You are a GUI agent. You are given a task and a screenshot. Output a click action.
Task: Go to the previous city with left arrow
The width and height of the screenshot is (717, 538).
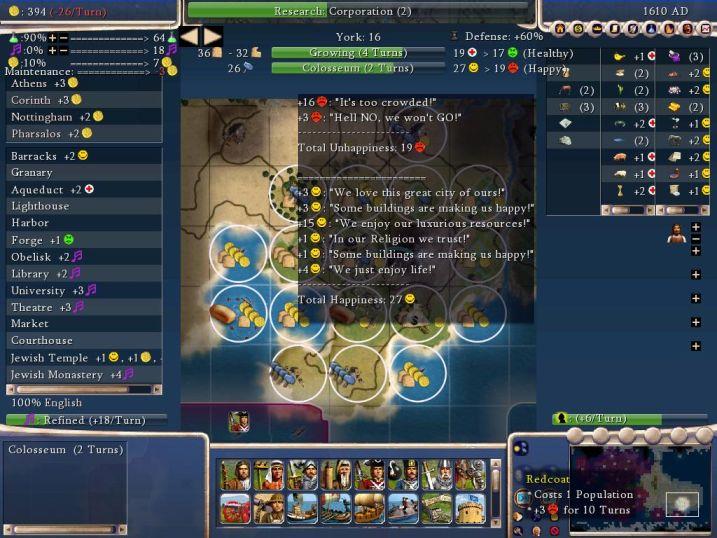191,37
